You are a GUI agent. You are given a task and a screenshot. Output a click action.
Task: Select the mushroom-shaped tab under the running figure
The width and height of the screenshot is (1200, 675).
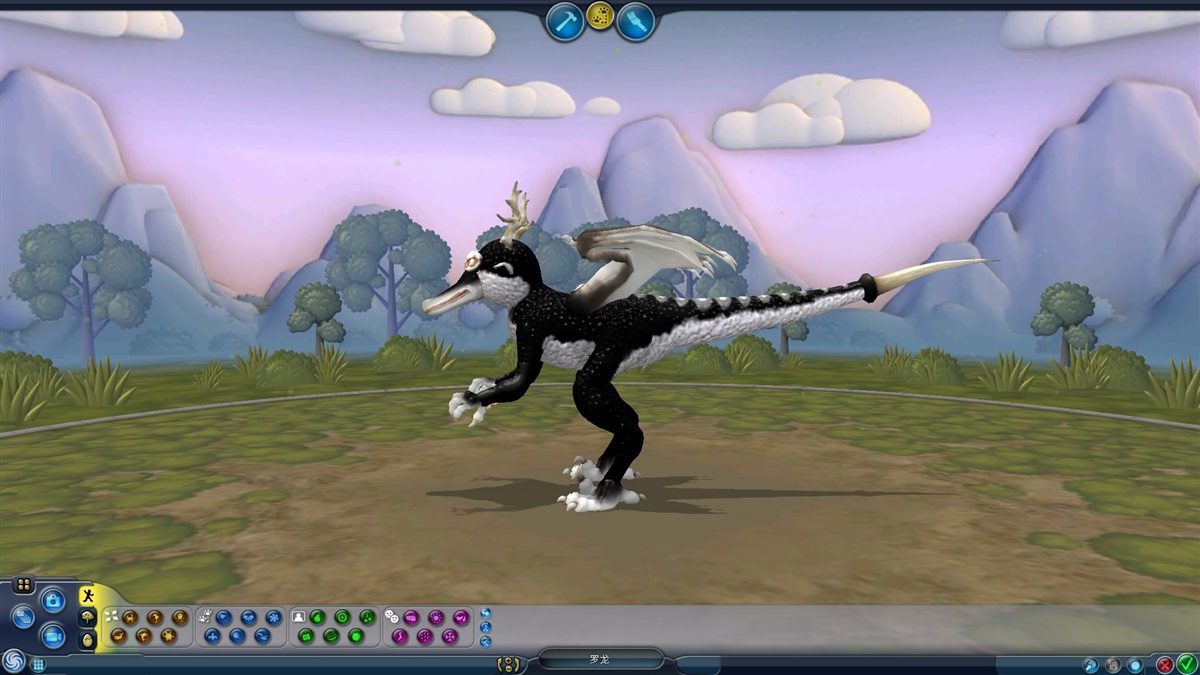click(x=88, y=618)
